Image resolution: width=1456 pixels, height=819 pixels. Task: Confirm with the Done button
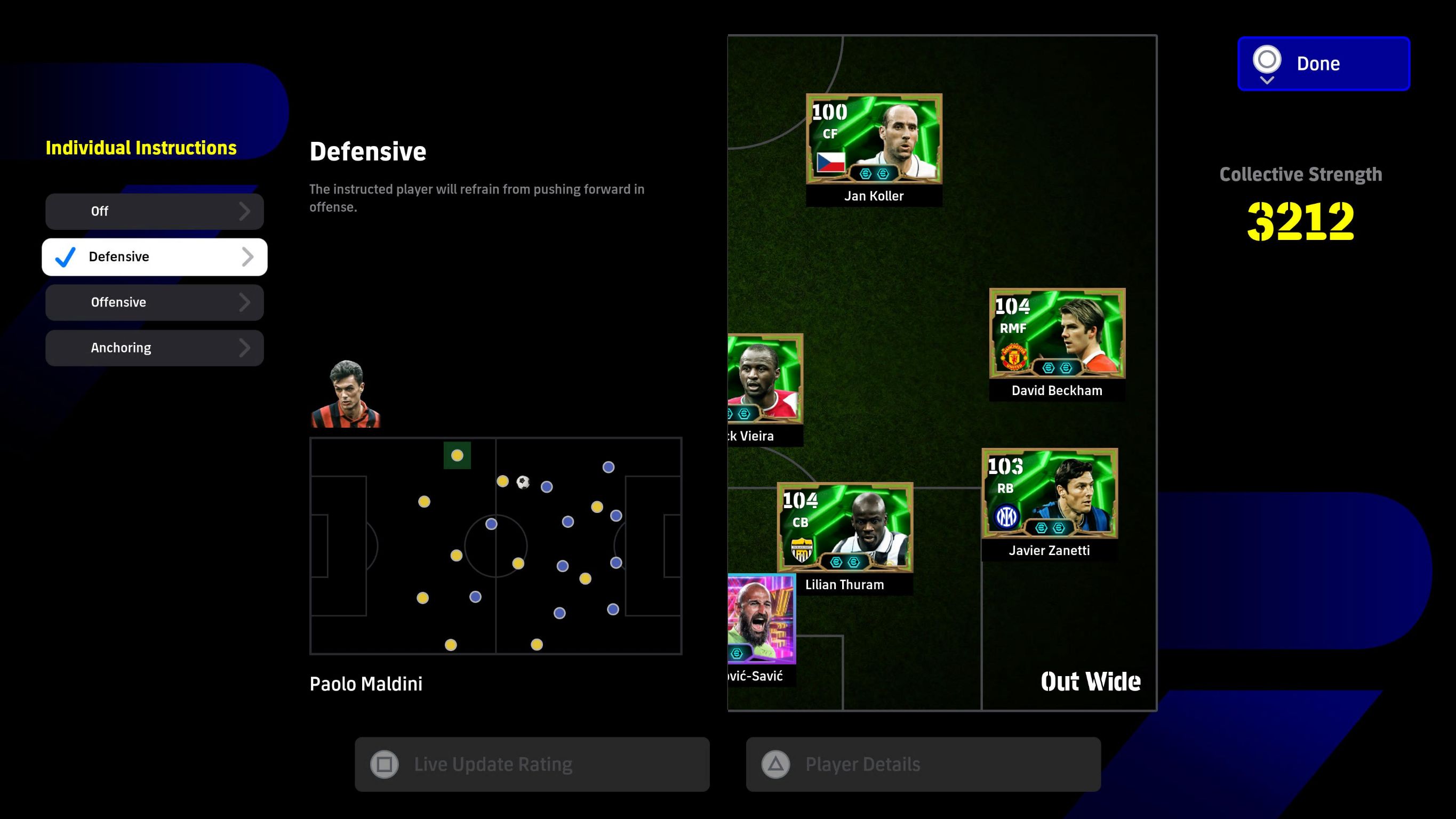tap(1323, 64)
